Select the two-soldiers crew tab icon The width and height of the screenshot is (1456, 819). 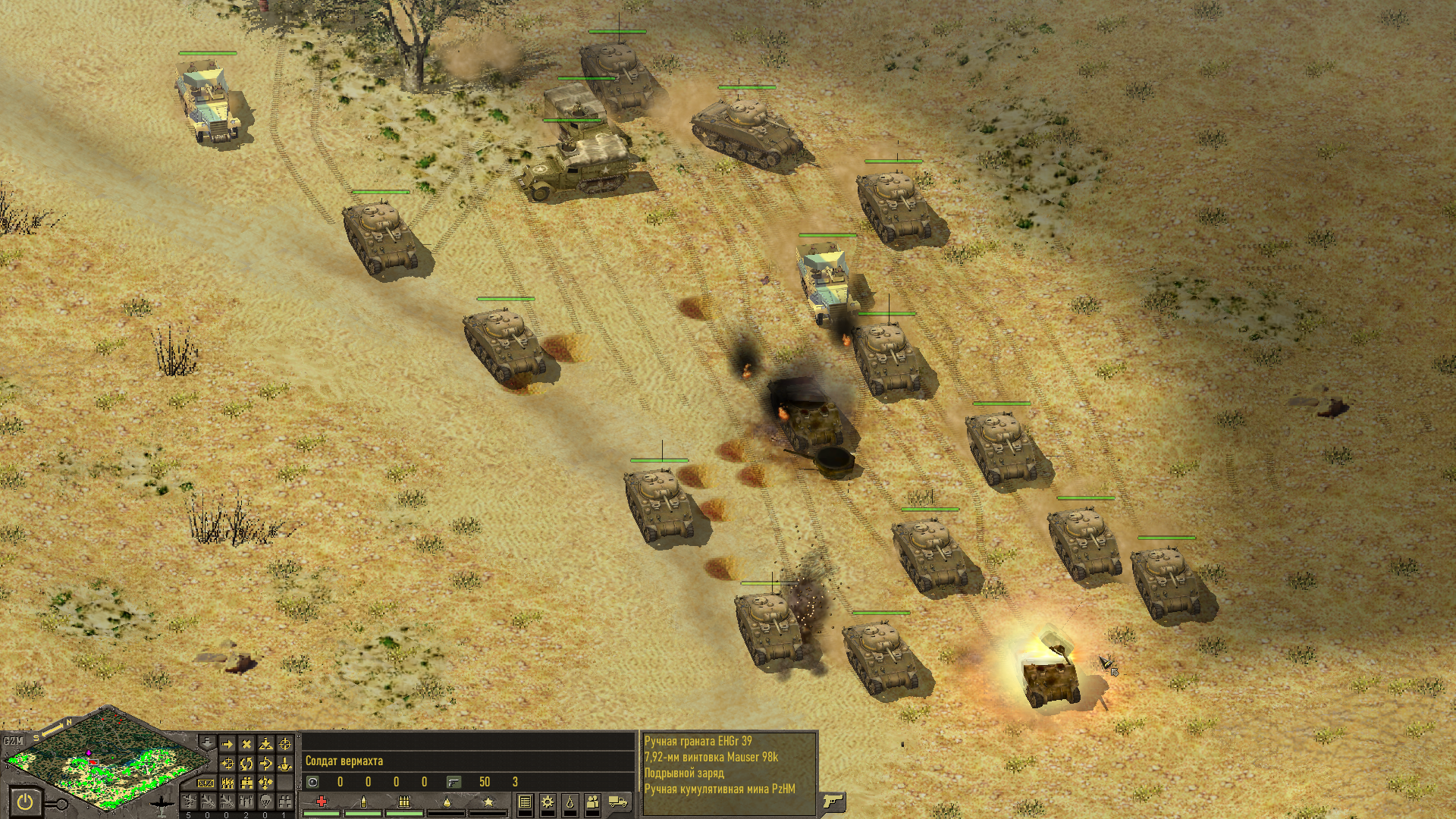tap(593, 802)
